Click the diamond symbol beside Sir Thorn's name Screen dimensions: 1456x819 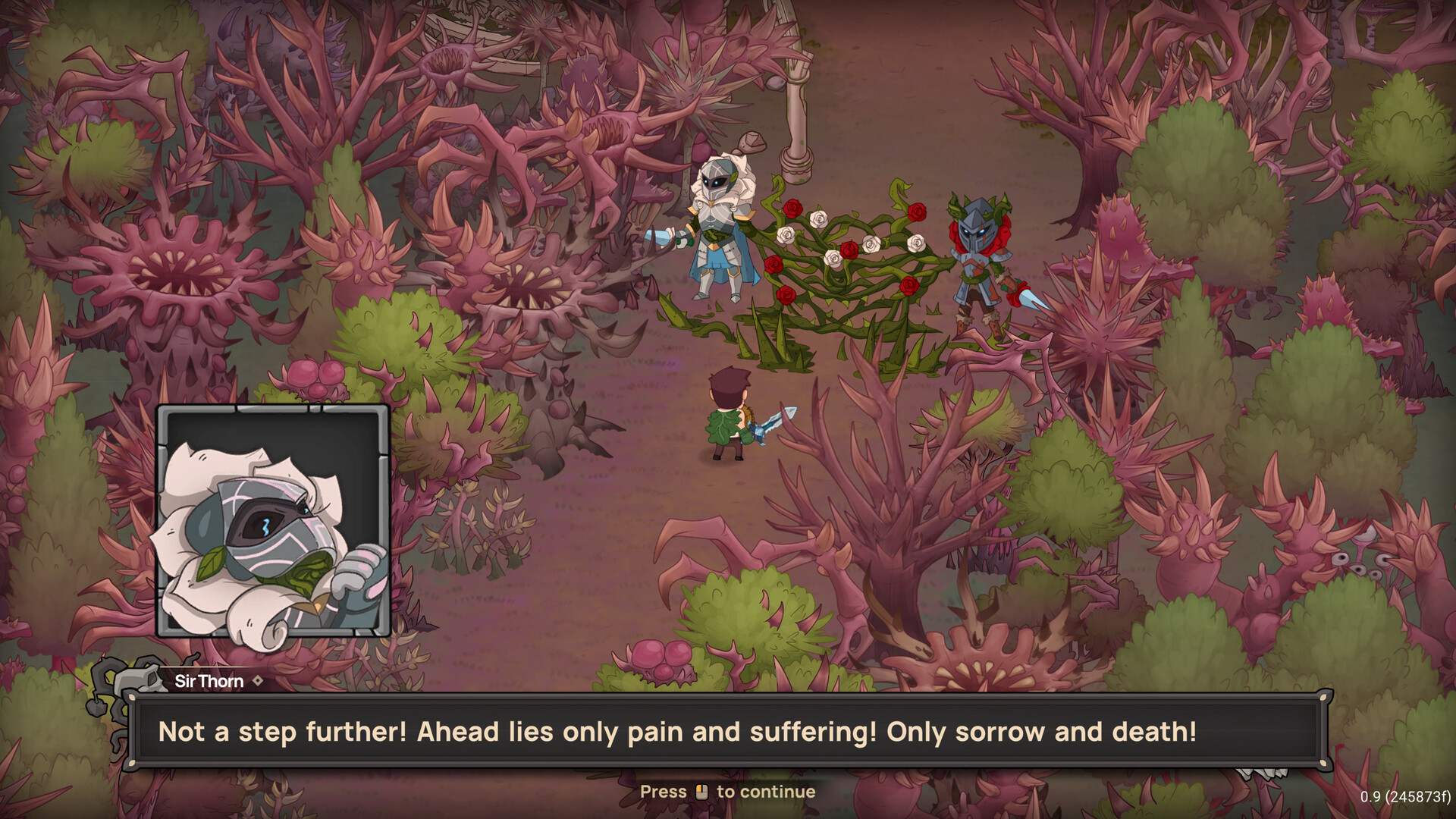258,681
